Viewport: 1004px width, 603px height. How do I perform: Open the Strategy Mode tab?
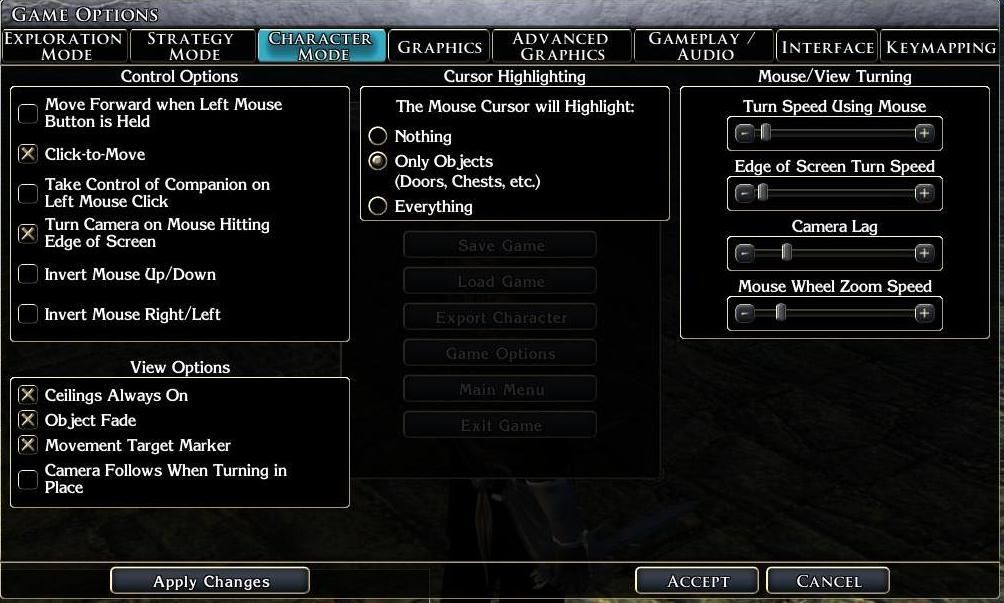[x=191, y=46]
